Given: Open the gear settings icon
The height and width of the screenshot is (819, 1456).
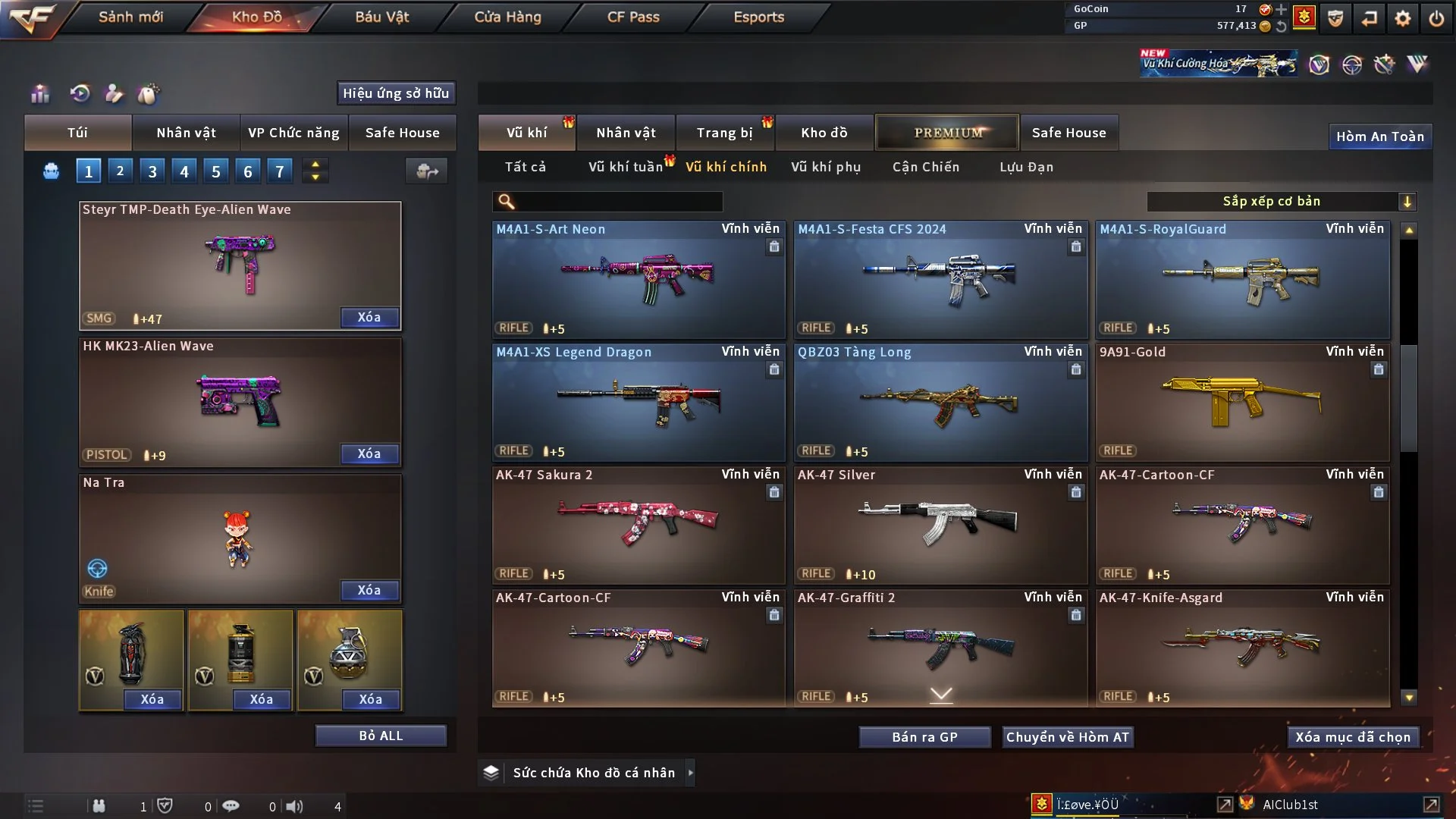Looking at the screenshot, I should point(1402,18).
